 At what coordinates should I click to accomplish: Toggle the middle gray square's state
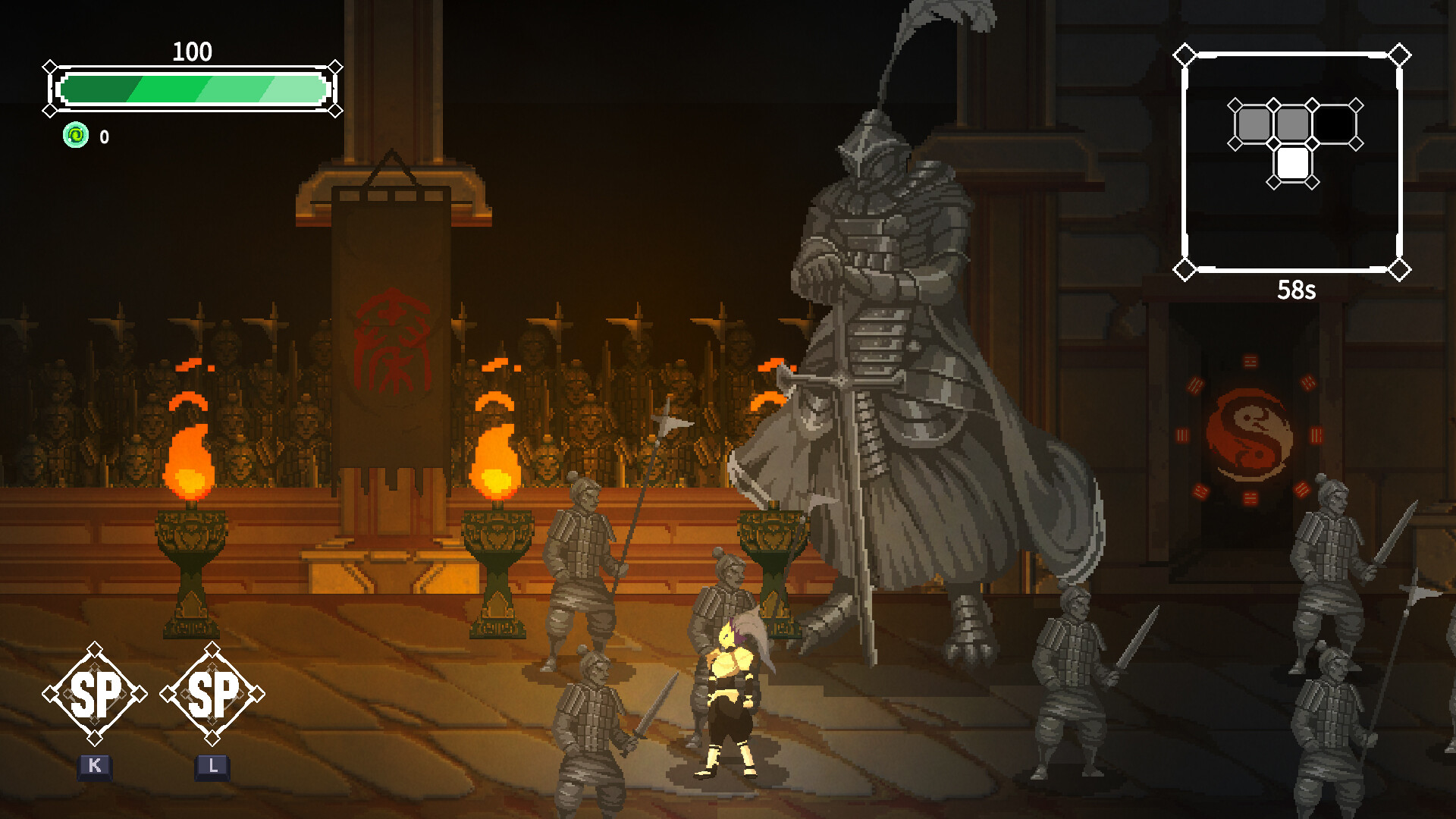[x=1294, y=121]
